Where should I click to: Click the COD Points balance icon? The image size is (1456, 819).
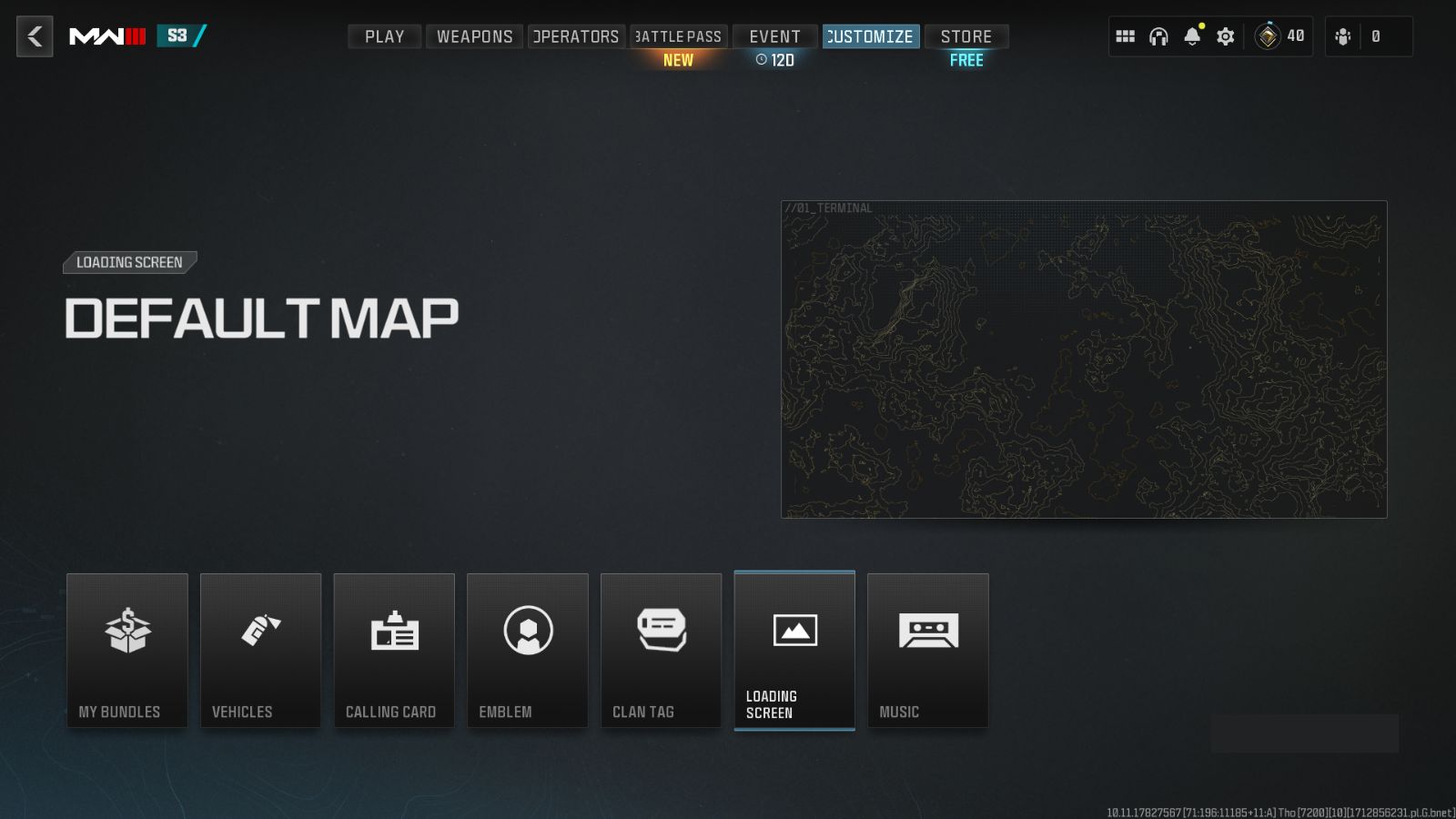[x=1266, y=36]
